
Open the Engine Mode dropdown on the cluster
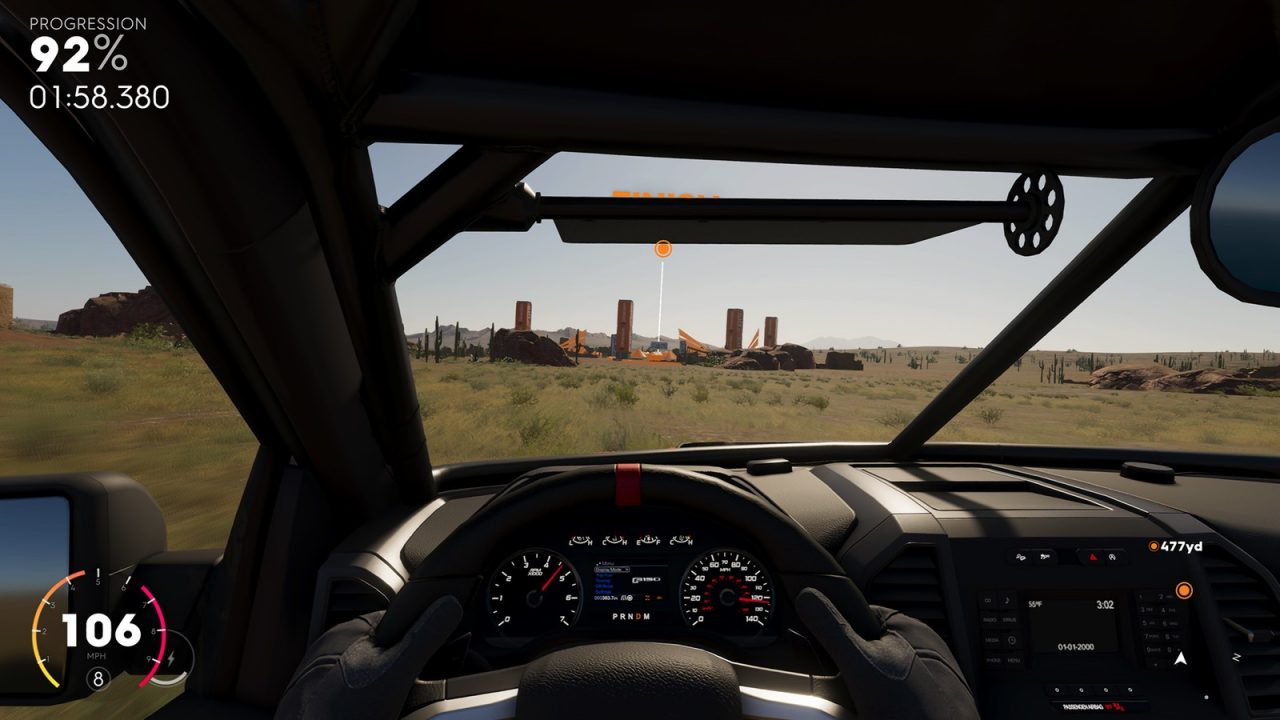pos(612,569)
